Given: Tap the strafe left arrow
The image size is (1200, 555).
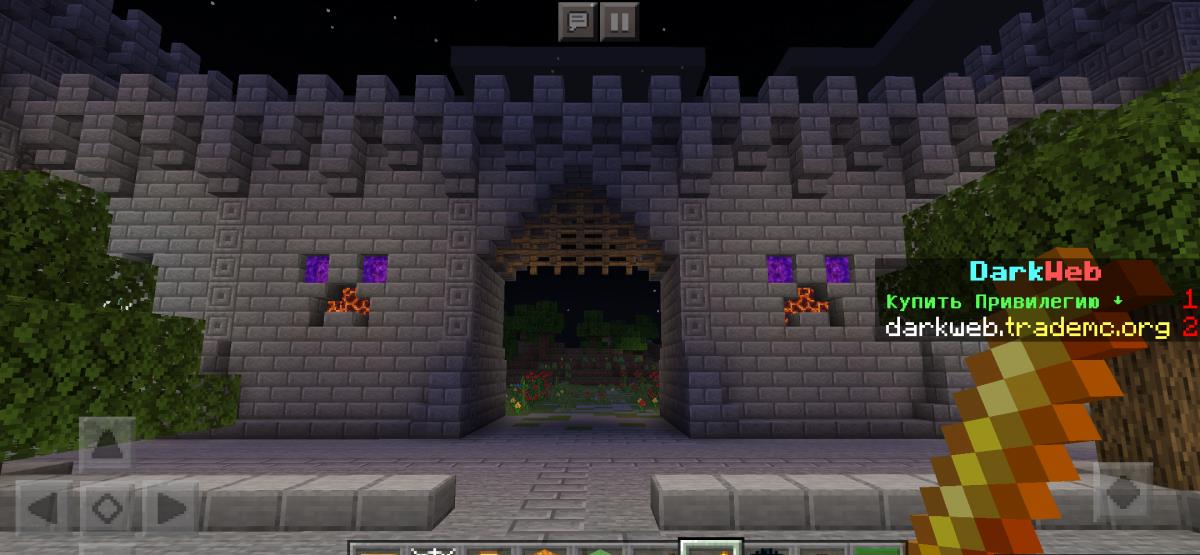Looking at the screenshot, I should point(45,507).
